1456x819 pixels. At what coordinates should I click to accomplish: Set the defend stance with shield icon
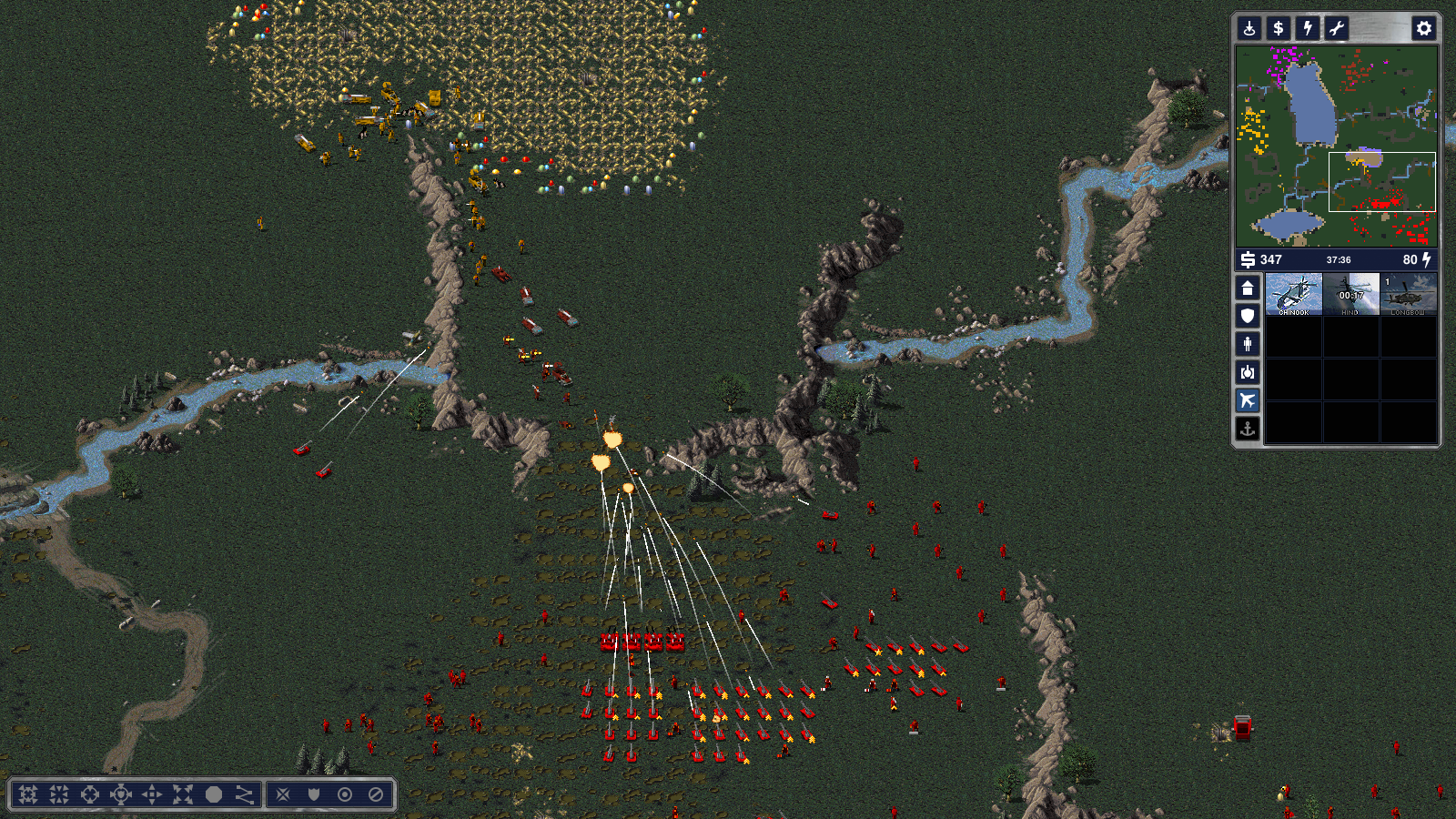(x=314, y=794)
